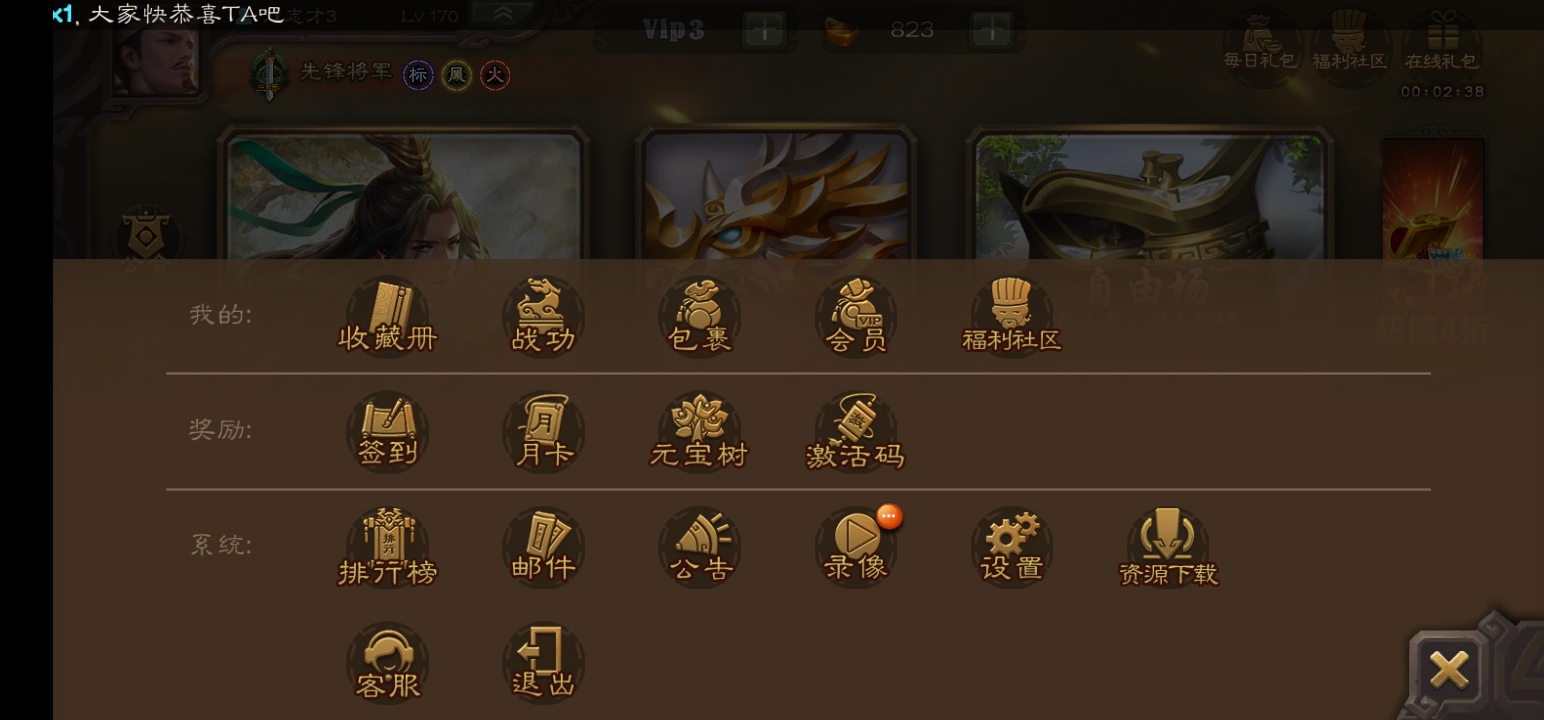
Task: Open 福利社区 in the menu panel
Action: pyautogui.click(x=1011, y=316)
